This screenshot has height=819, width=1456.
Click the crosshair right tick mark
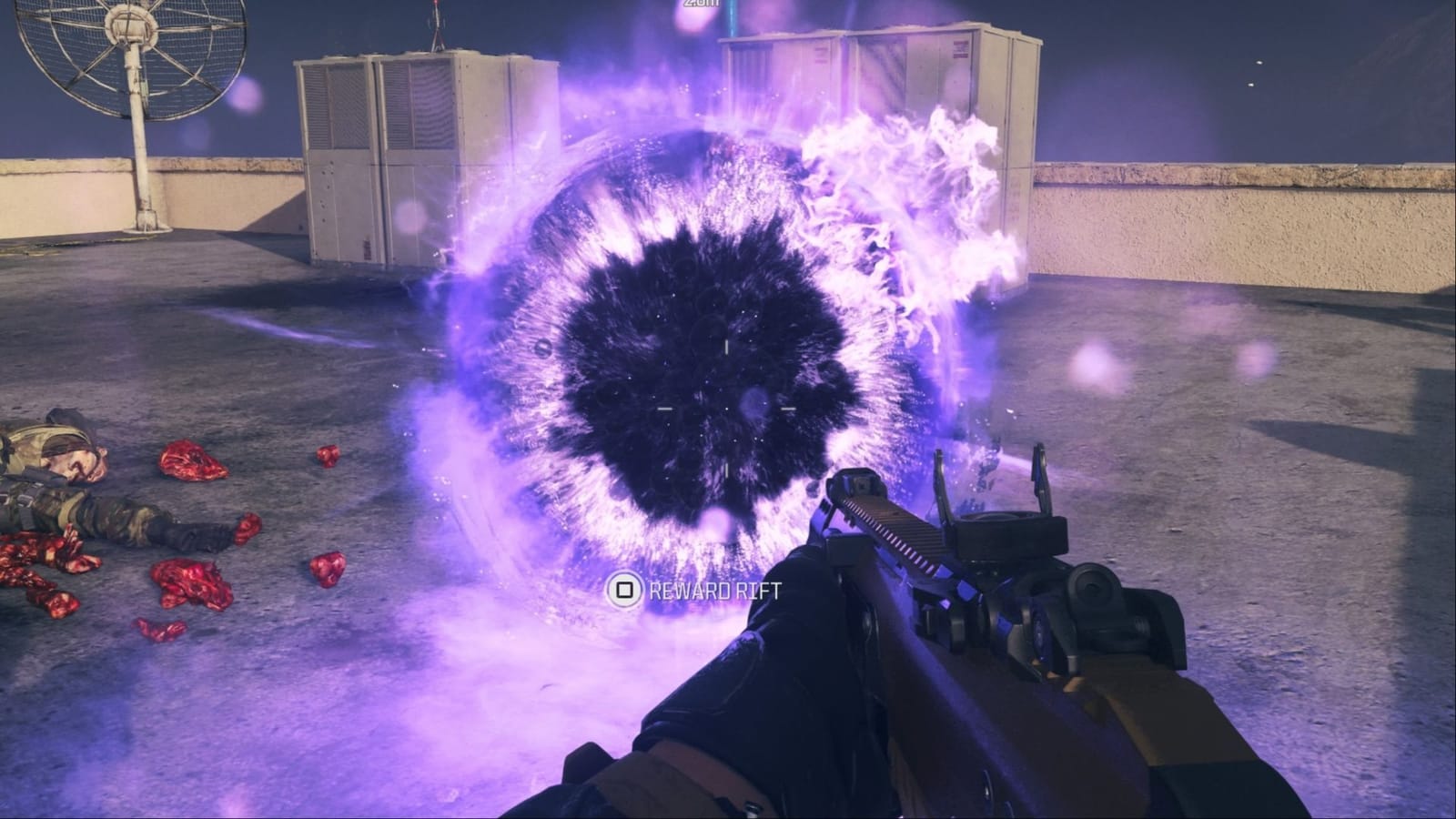tap(788, 408)
